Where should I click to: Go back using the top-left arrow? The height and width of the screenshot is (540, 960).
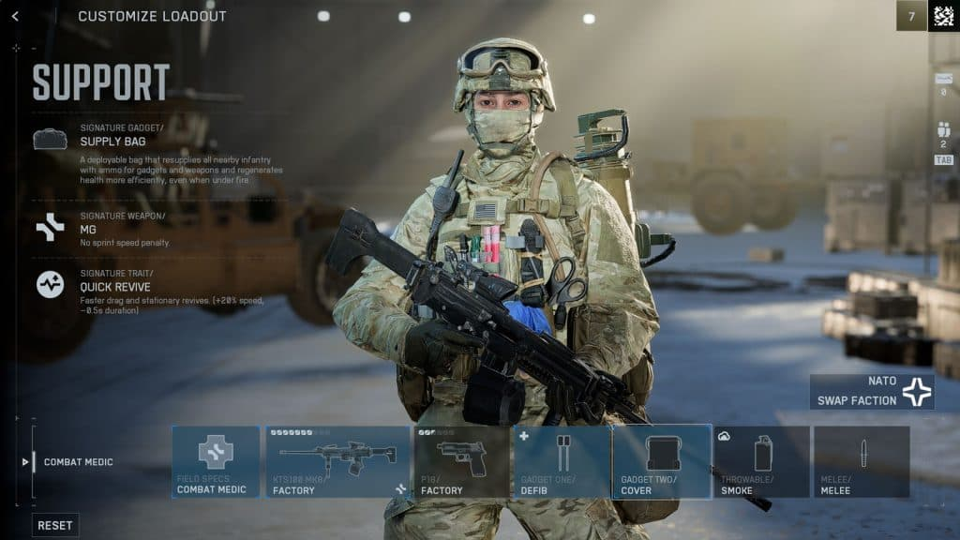pyautogui.click(x=15, y=16)
